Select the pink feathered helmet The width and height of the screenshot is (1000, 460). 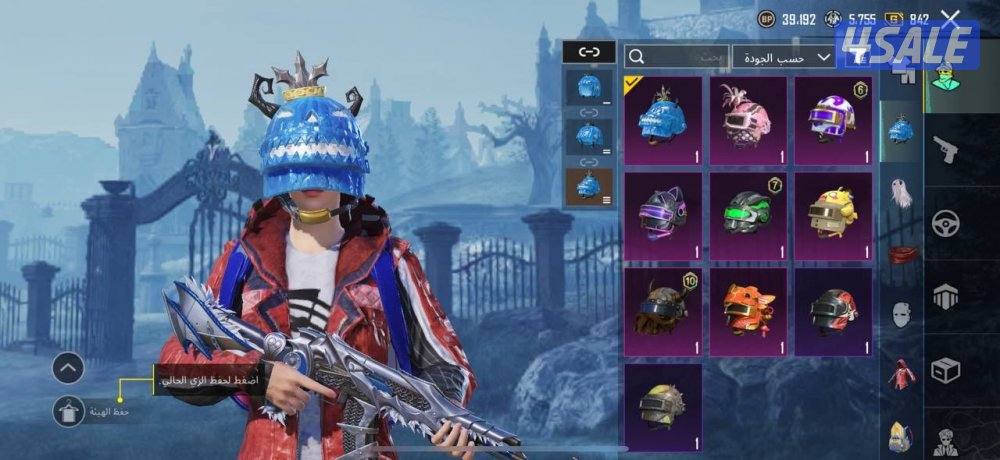[x=748, y=120]
